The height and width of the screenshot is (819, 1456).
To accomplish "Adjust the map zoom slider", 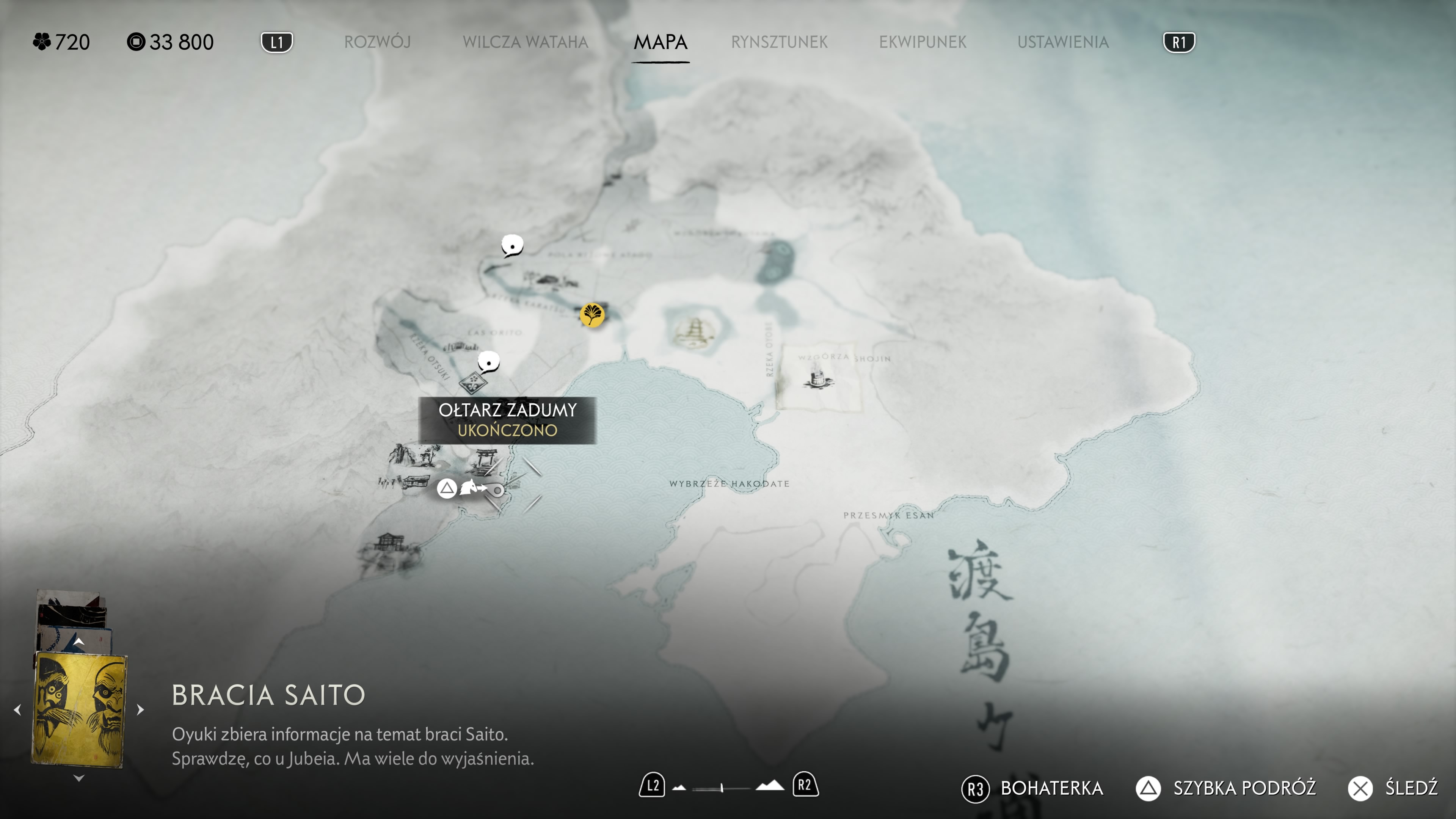I will [722, 788].
